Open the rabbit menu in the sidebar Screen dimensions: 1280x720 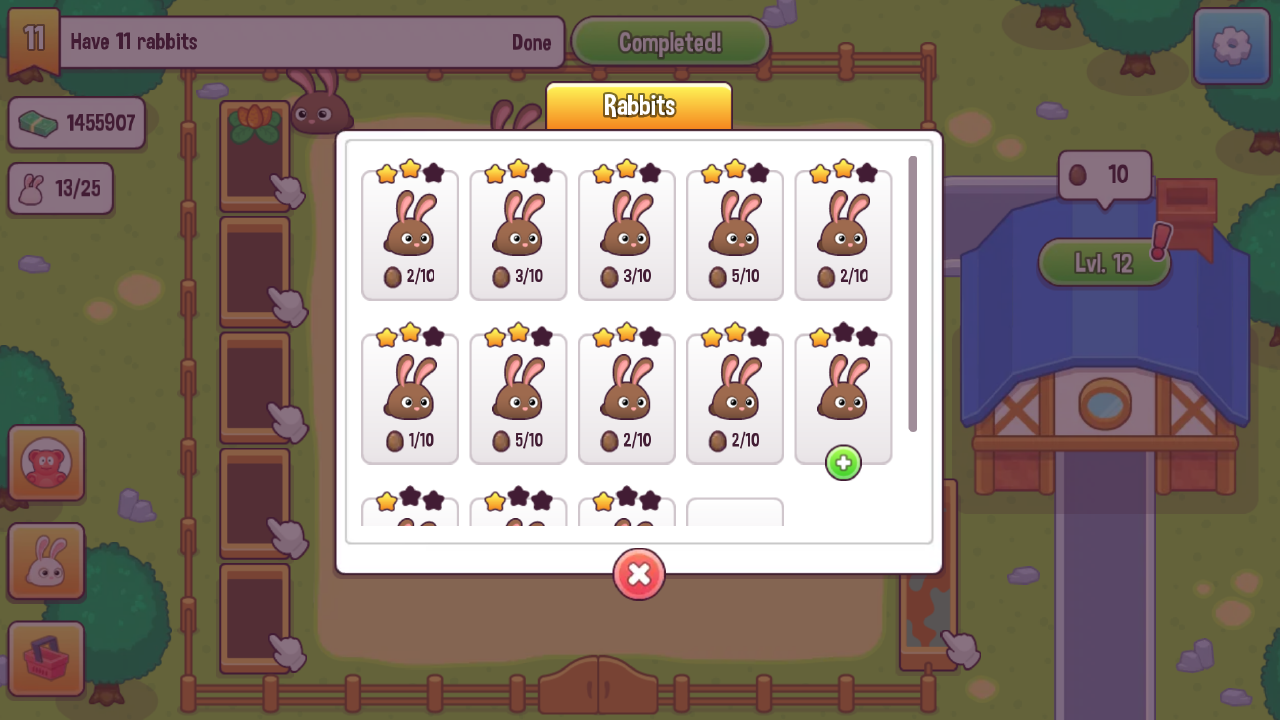[x=46, y=561]
